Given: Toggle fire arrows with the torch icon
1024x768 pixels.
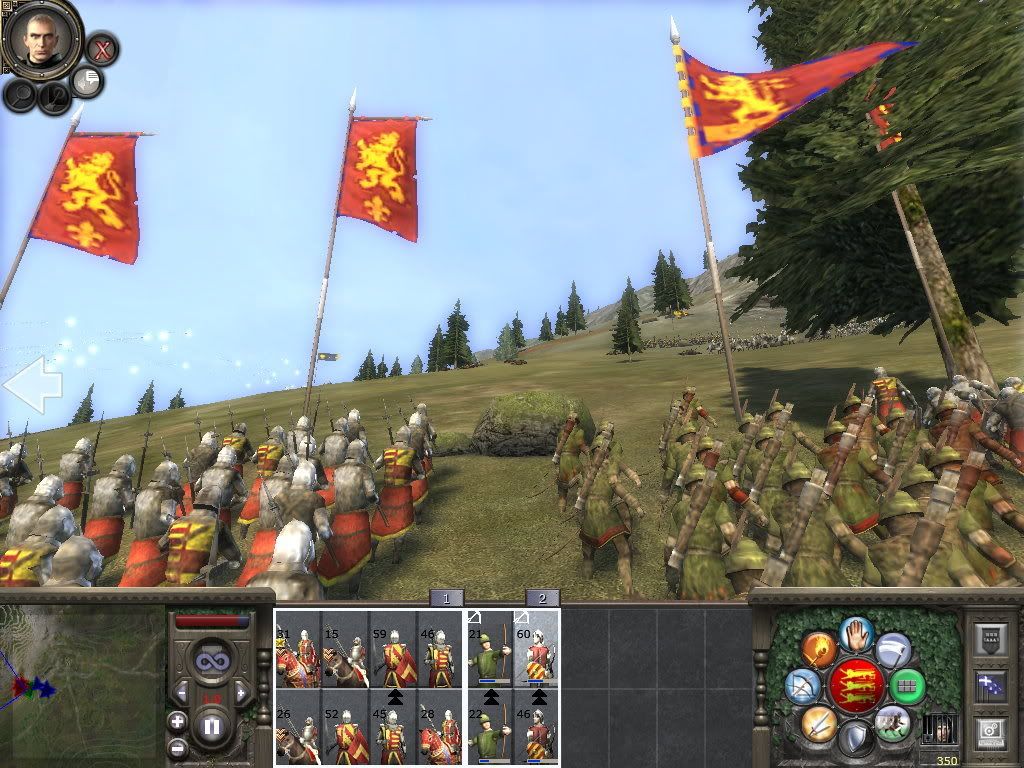Looking at the screenshot, I should pyautogui.click(x=819, y=650).
